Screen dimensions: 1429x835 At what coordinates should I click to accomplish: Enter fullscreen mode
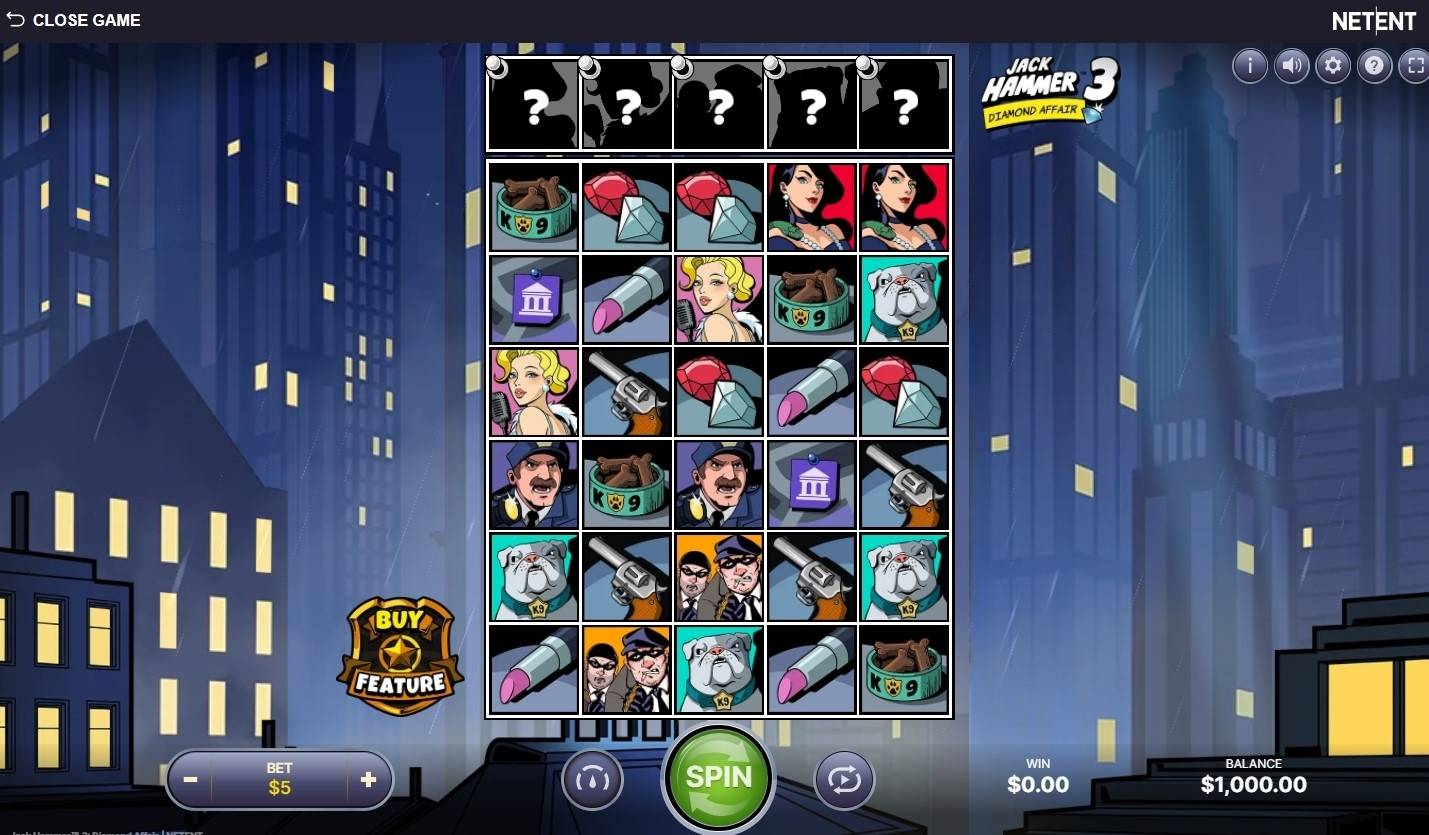[1415, 66]
